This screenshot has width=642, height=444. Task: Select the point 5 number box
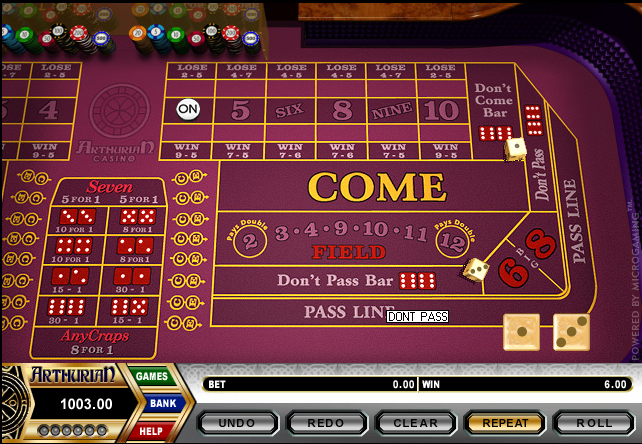[240, 109]
